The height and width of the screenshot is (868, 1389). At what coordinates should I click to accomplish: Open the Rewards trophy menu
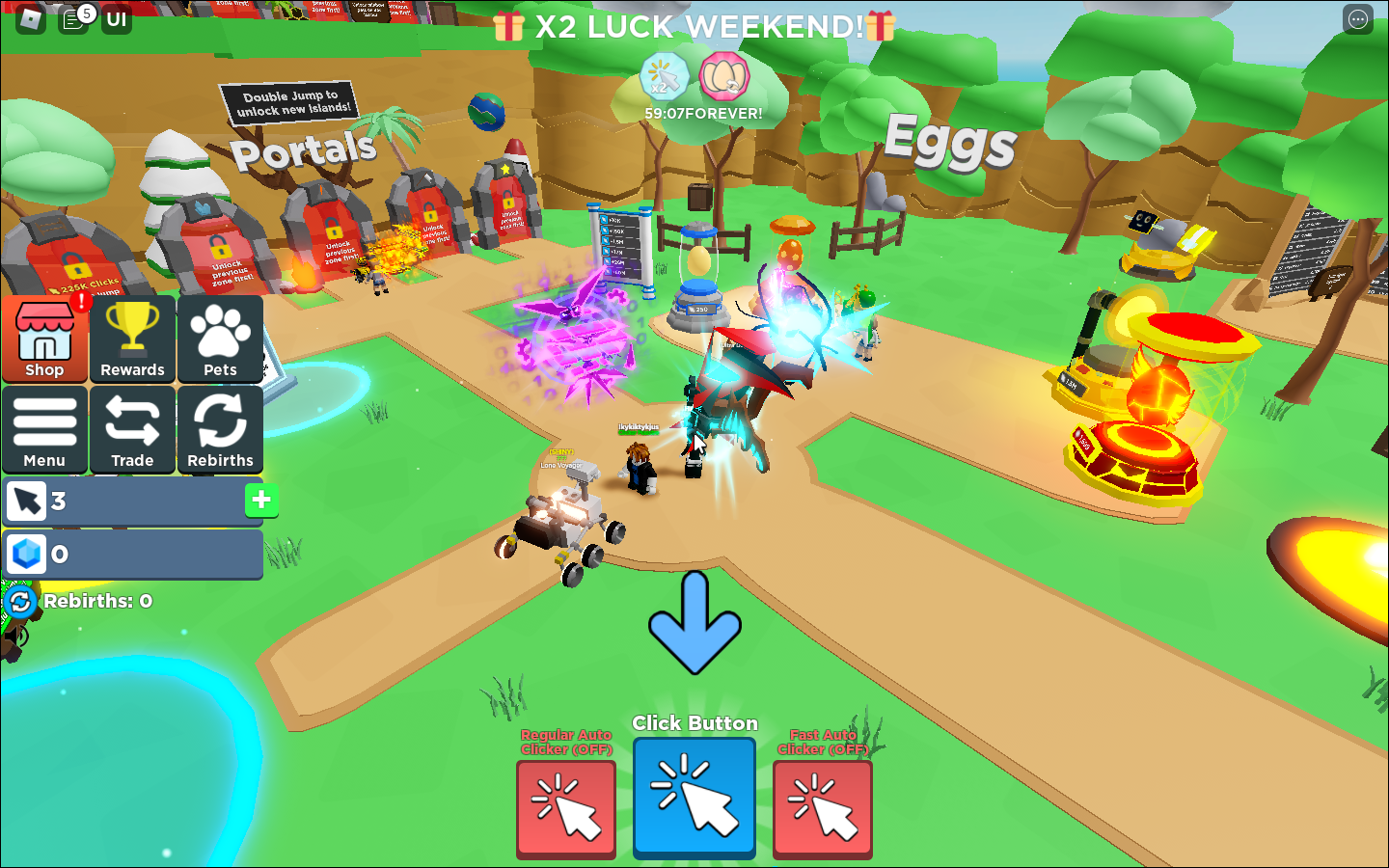132,339
